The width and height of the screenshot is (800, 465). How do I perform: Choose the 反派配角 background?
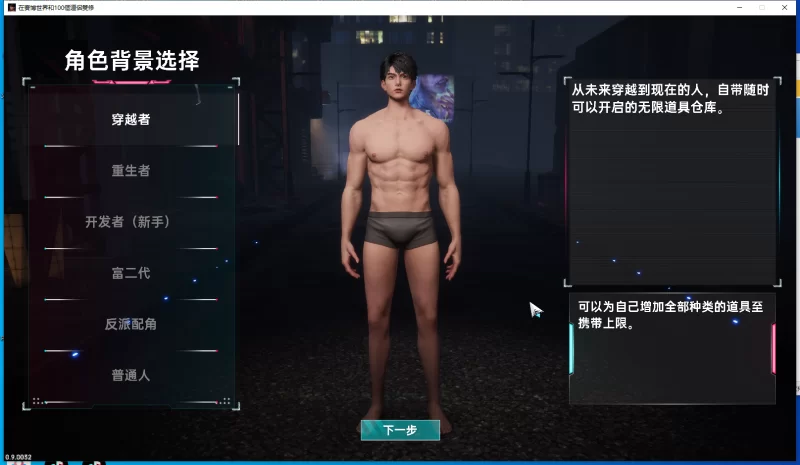(131, 324)
